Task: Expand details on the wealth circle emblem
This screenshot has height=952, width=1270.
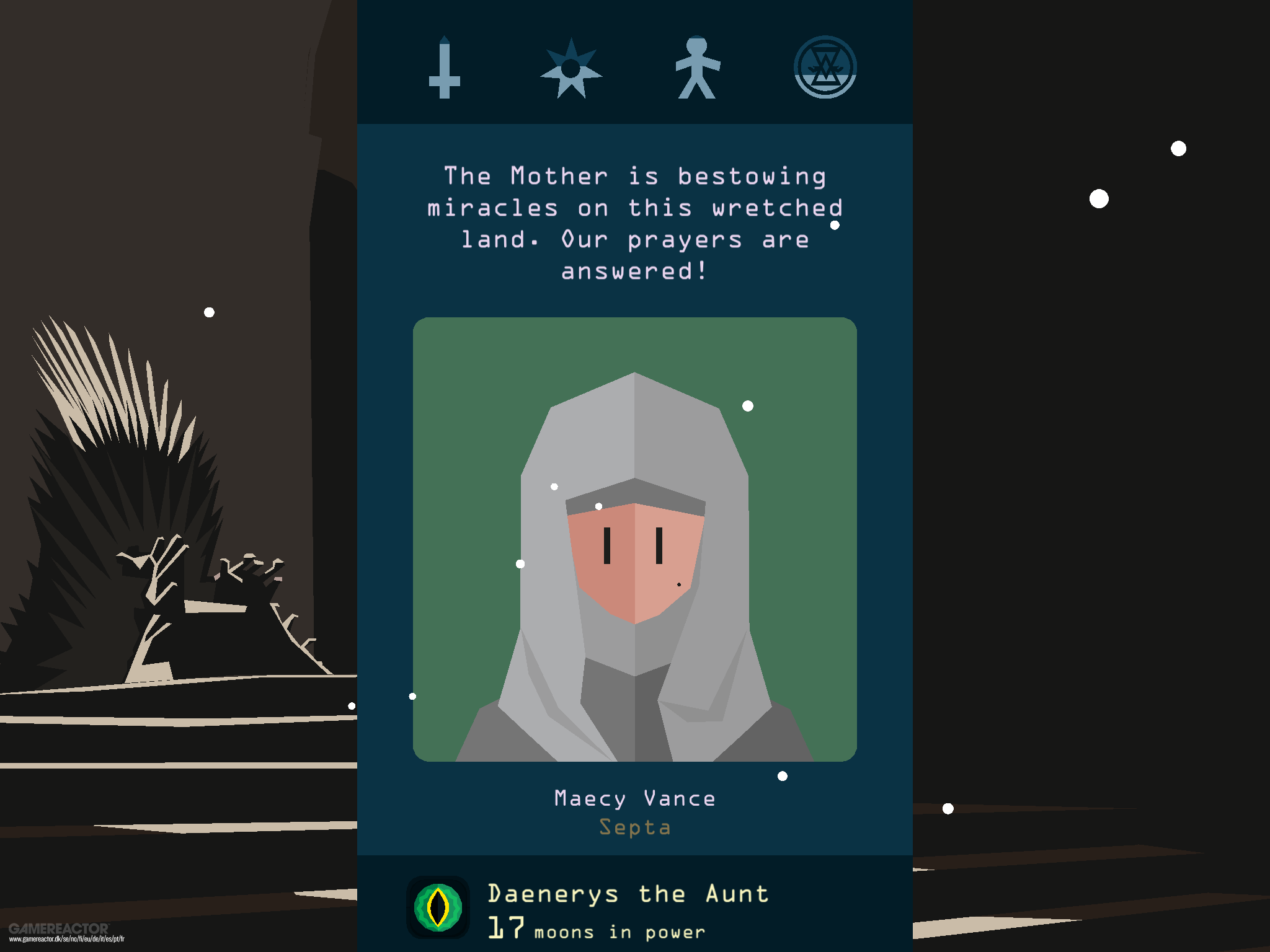Action: (826, 68)
